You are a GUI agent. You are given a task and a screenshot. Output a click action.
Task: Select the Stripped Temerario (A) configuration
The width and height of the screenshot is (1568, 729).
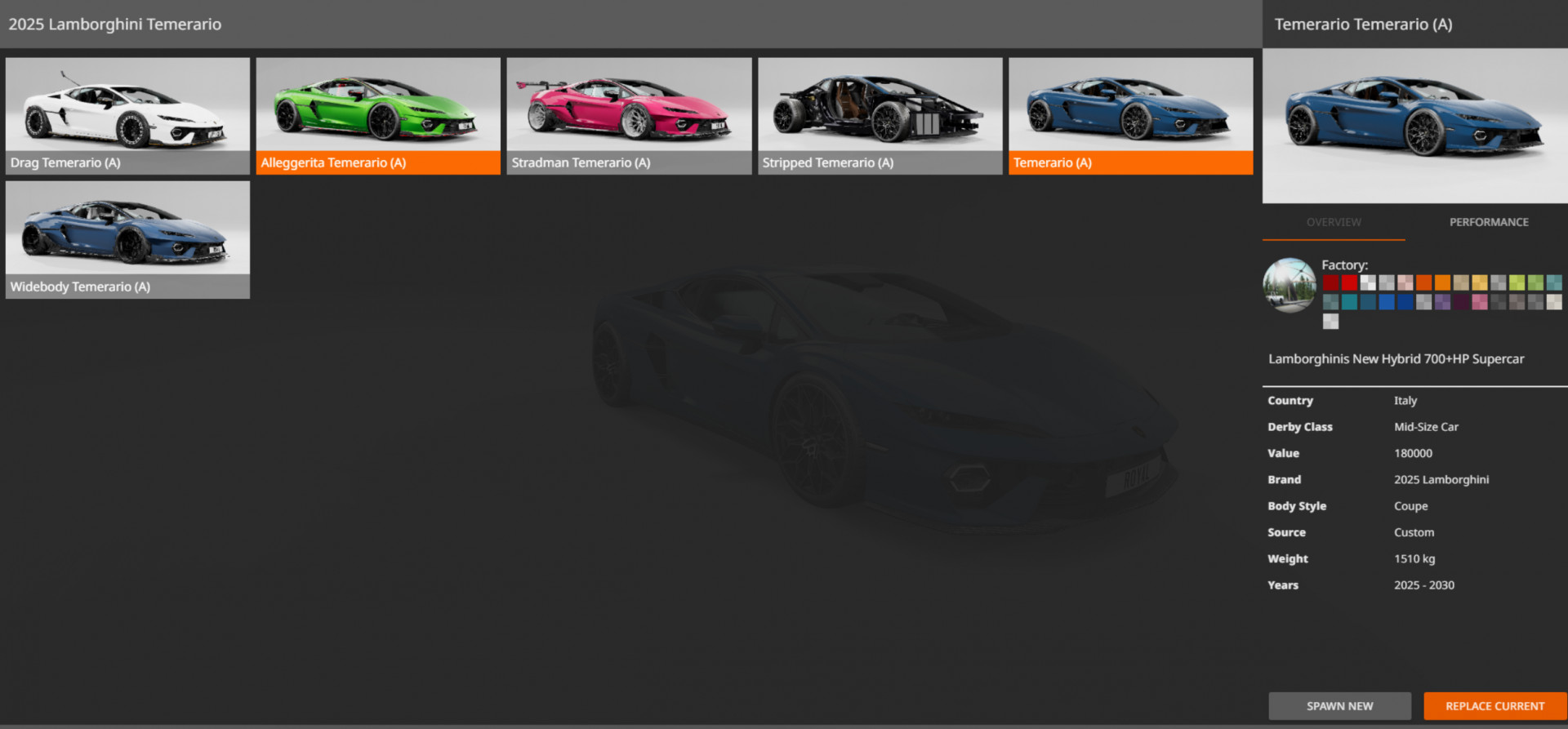880,114
